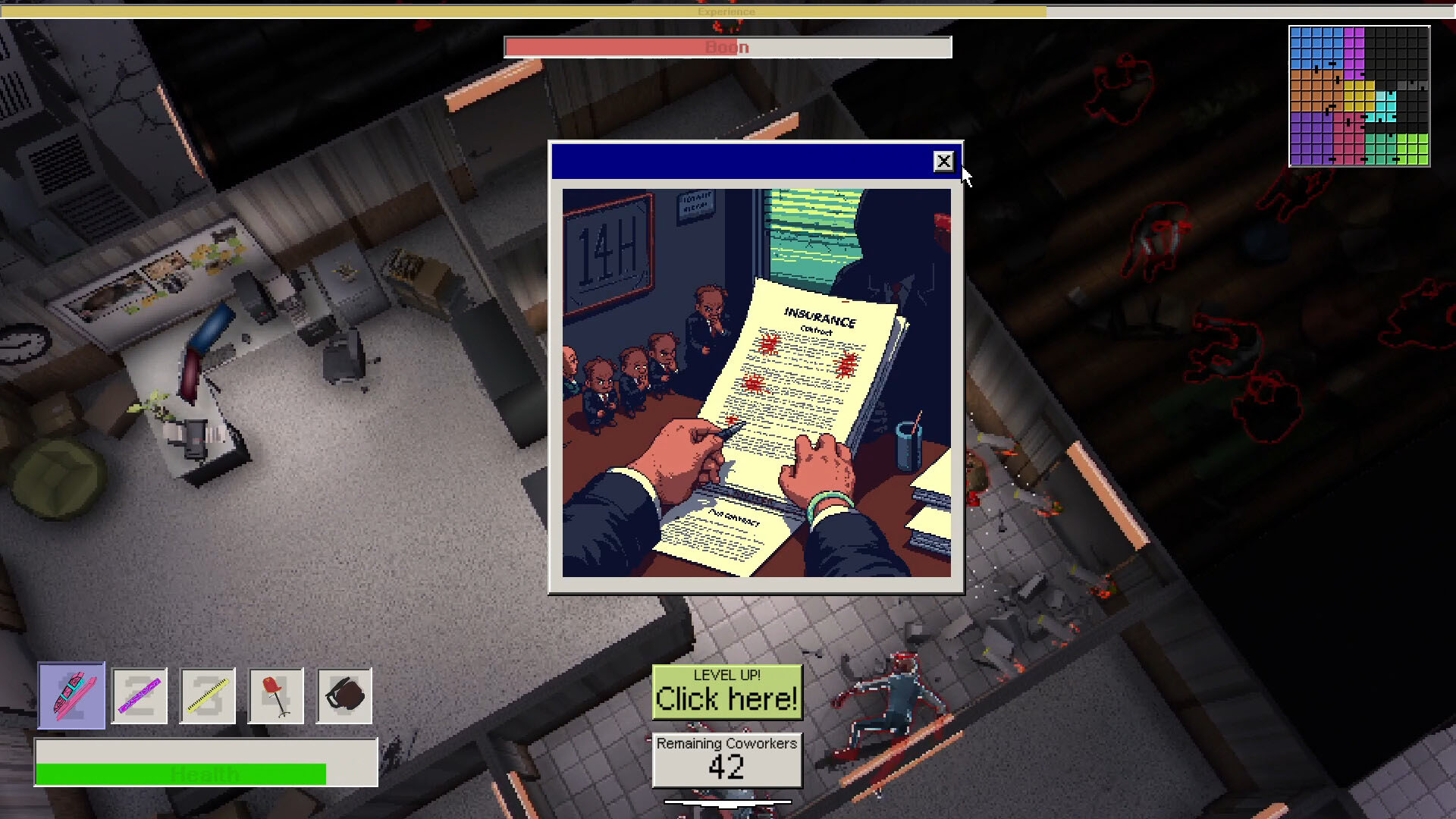Select the yellow ruler in hotbar slot 3
Screen dimensions: 1456x819
tap(208, 695)
